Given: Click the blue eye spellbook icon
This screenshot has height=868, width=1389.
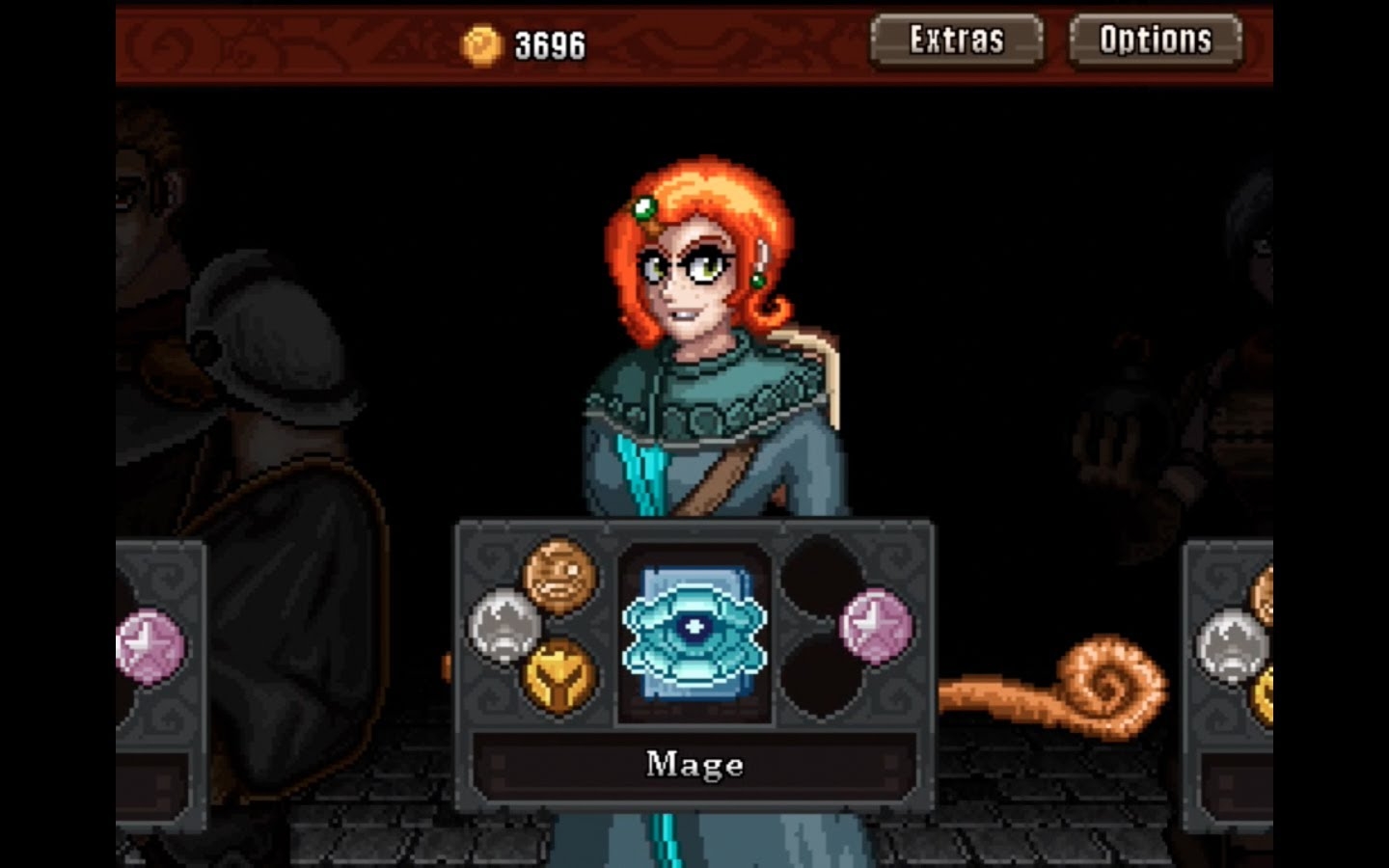Looking at the screenshot, I should (x=694, y=634).
